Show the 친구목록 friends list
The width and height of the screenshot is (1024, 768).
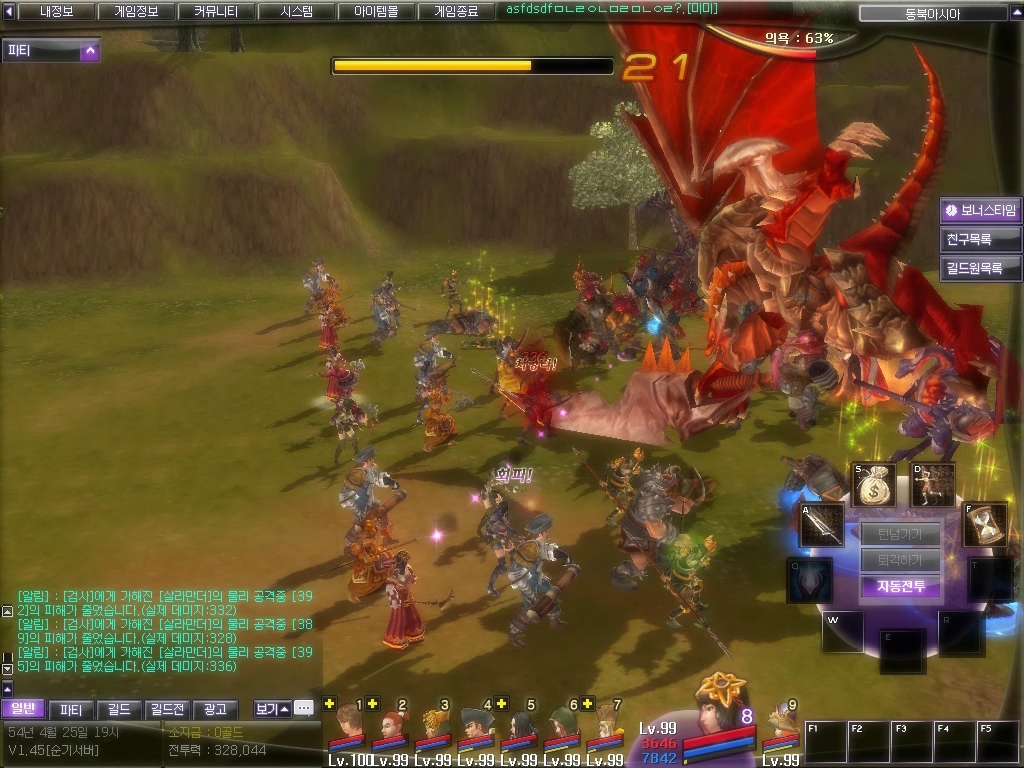point(981,240)
